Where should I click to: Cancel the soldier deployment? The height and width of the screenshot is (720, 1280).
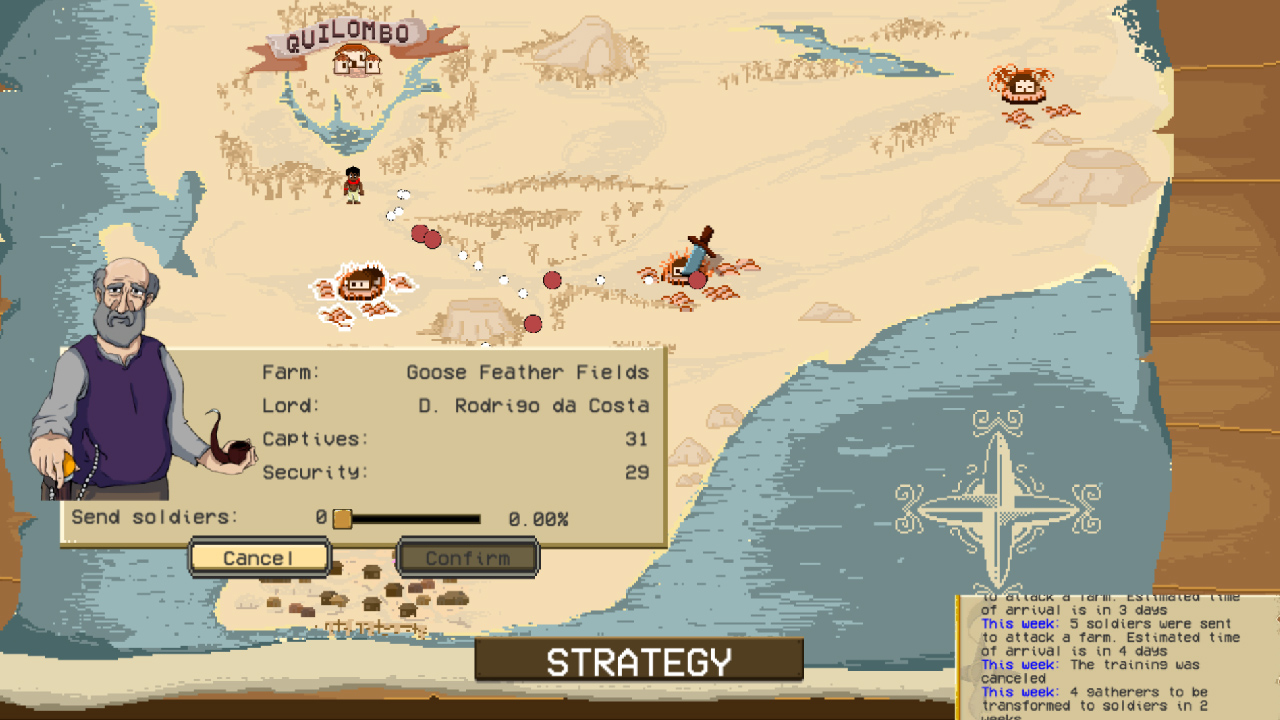coord(258,557)
